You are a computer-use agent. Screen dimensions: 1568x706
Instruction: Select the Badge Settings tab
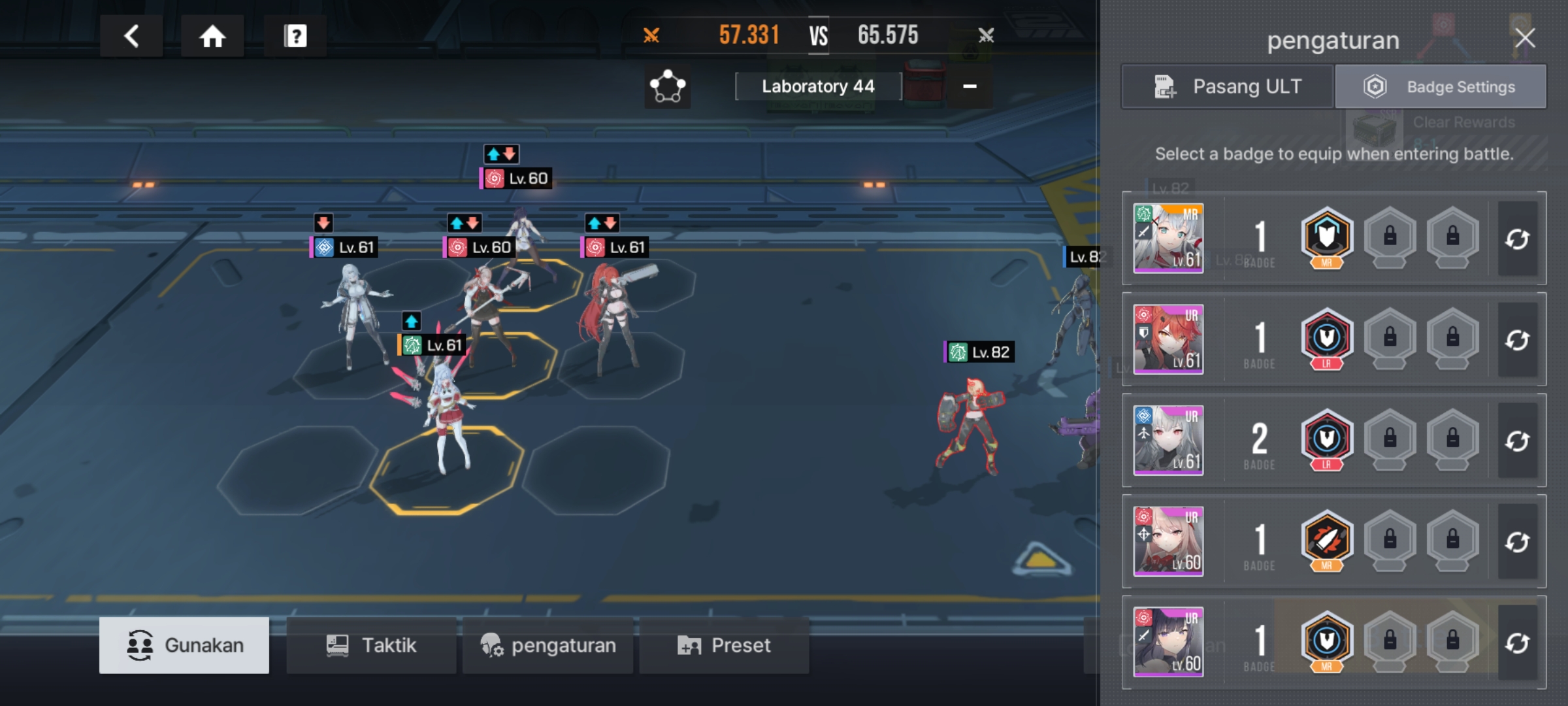click(1441, 86)
